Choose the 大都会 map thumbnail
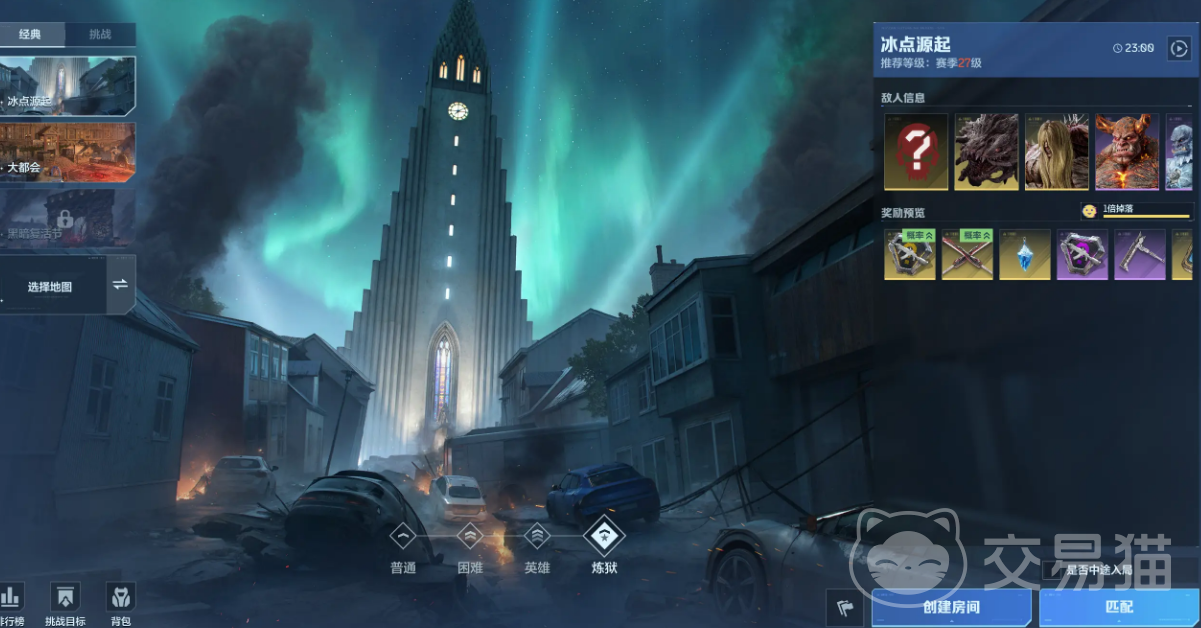 (x=68, y=152)
